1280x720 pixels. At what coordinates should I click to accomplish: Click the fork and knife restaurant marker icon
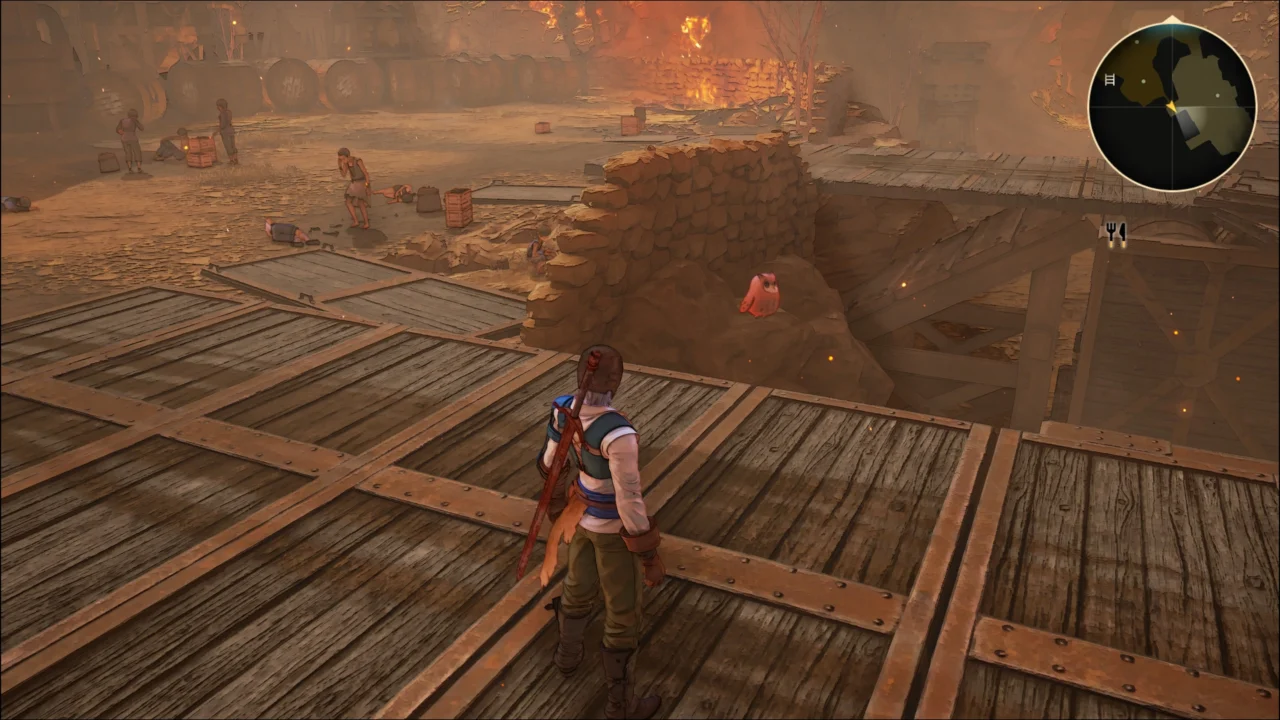point(1116,232)
